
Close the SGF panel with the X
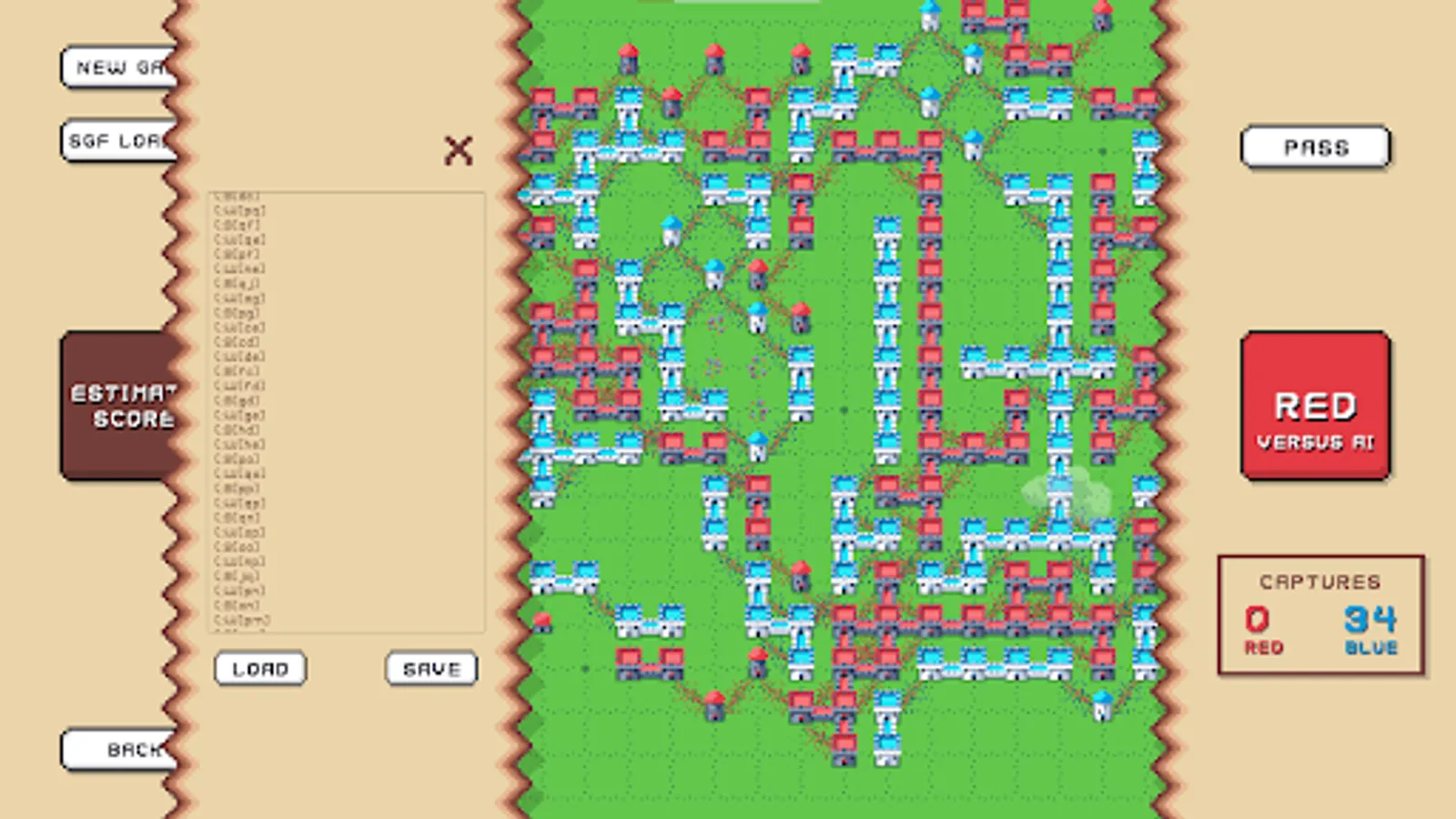460,150
